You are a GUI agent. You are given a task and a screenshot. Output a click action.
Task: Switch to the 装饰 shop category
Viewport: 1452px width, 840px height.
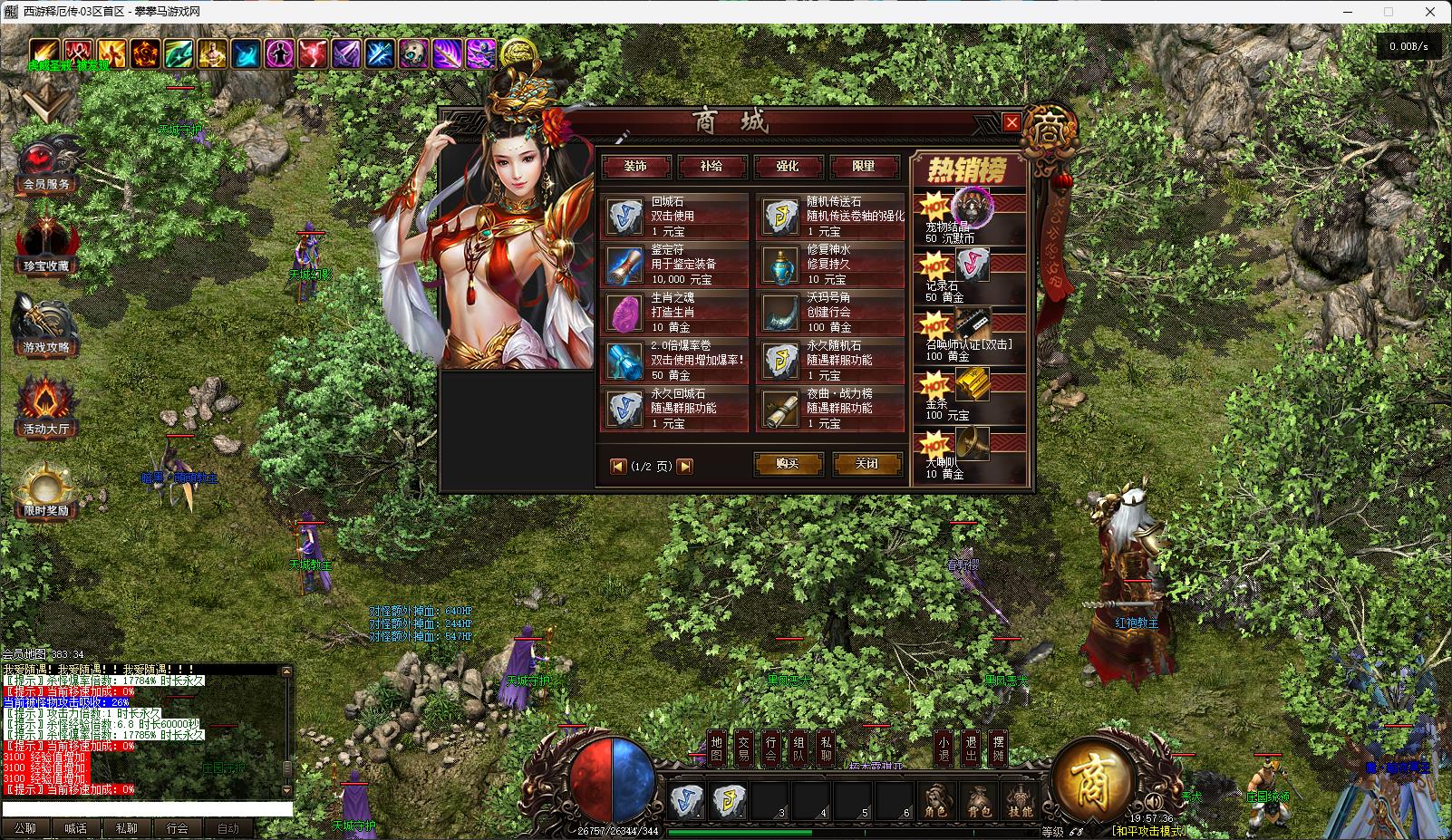pos(635,167)
